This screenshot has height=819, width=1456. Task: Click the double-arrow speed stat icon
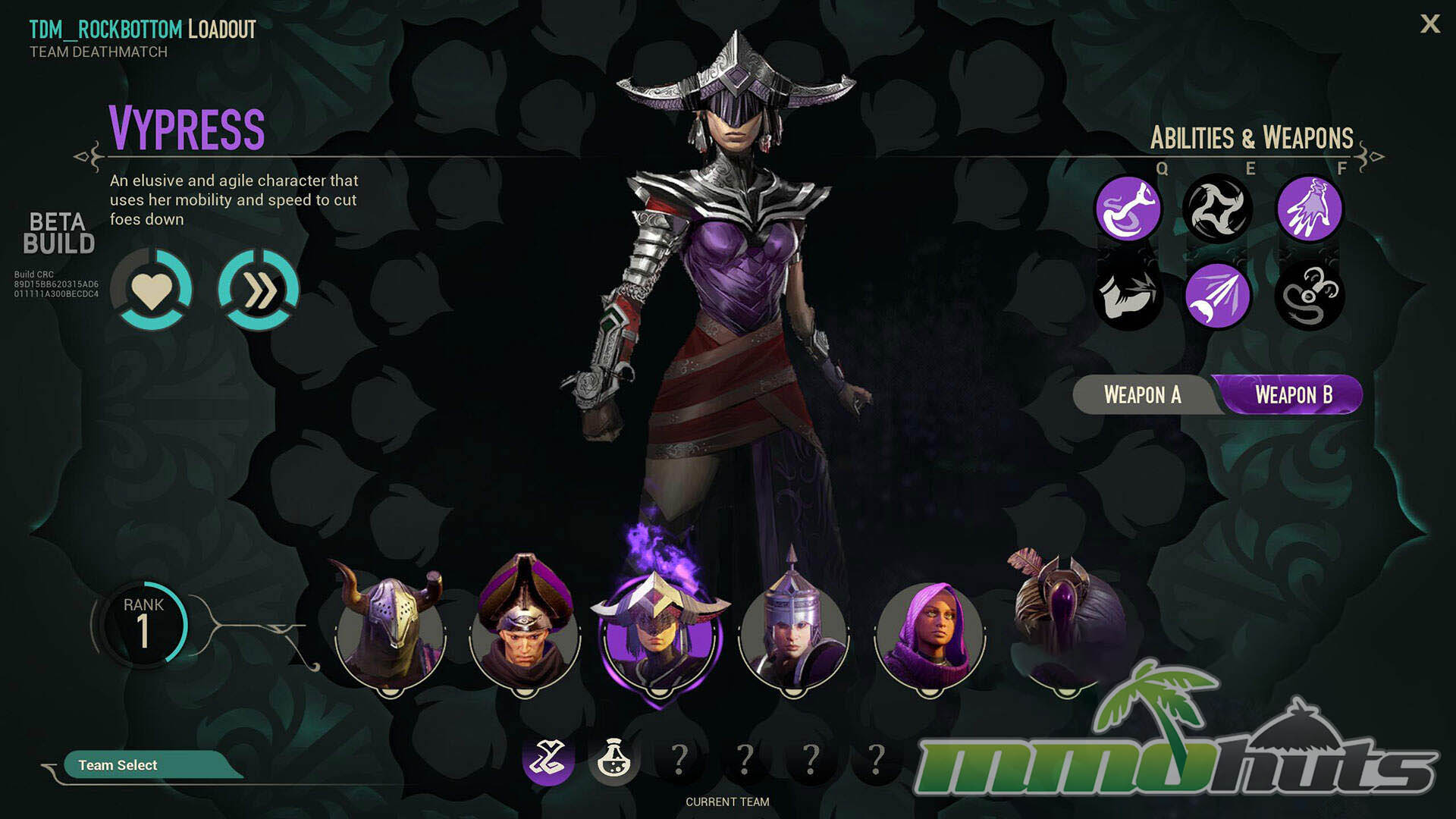(x=259, y=290)
